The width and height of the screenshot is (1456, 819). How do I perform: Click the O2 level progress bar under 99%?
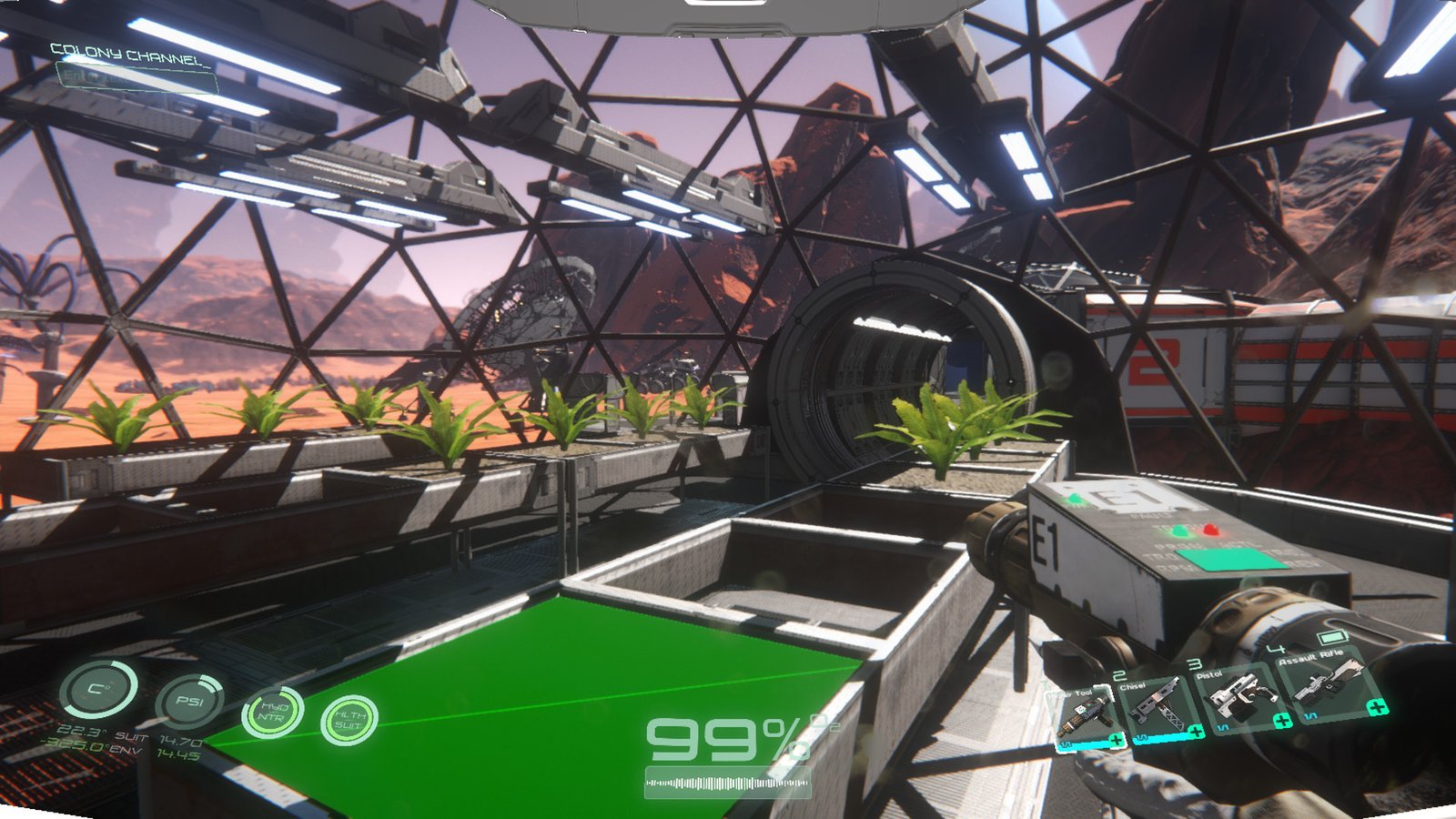pos(728,781)
